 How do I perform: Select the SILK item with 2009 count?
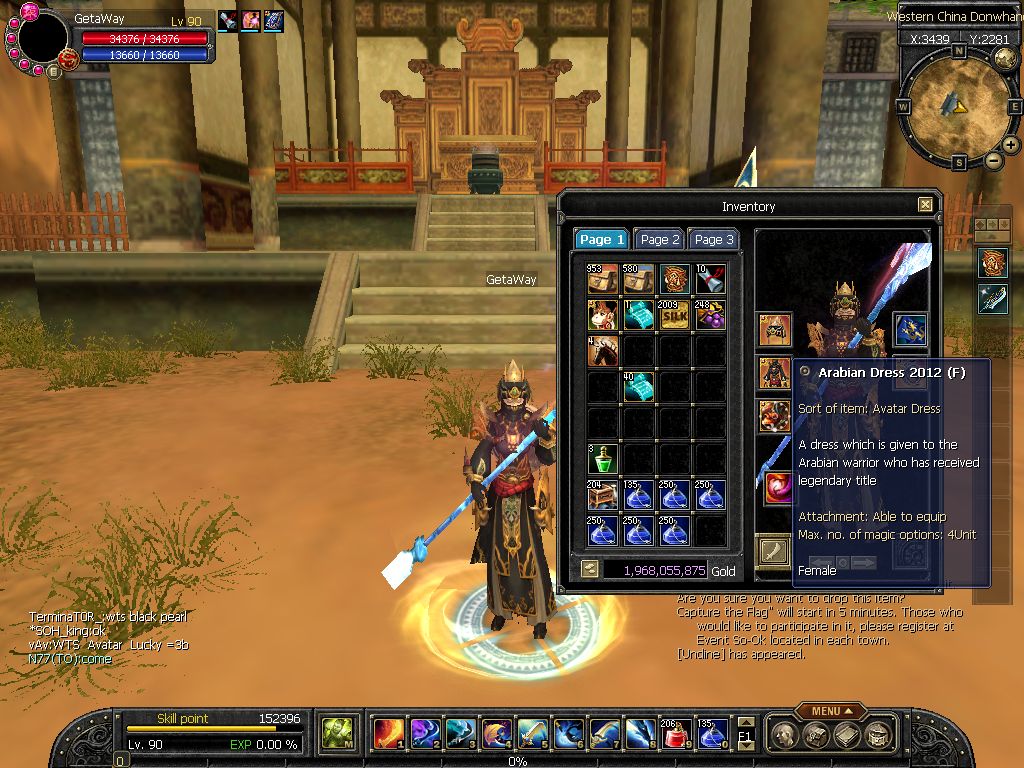pyautogui.click(x=675, y=315)
